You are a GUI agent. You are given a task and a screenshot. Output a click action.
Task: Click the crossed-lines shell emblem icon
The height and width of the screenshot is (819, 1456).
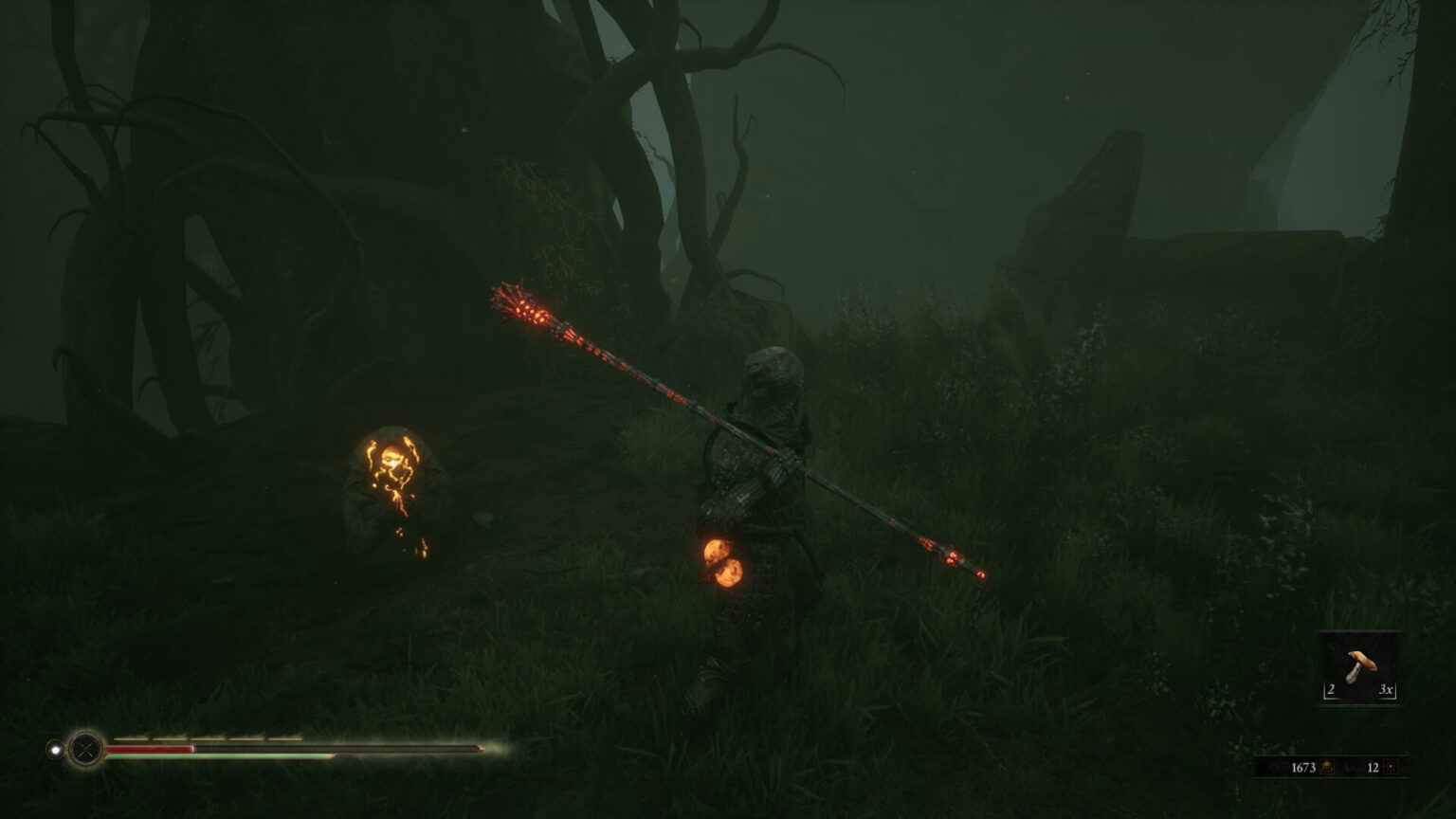click(x=86, y=749)
